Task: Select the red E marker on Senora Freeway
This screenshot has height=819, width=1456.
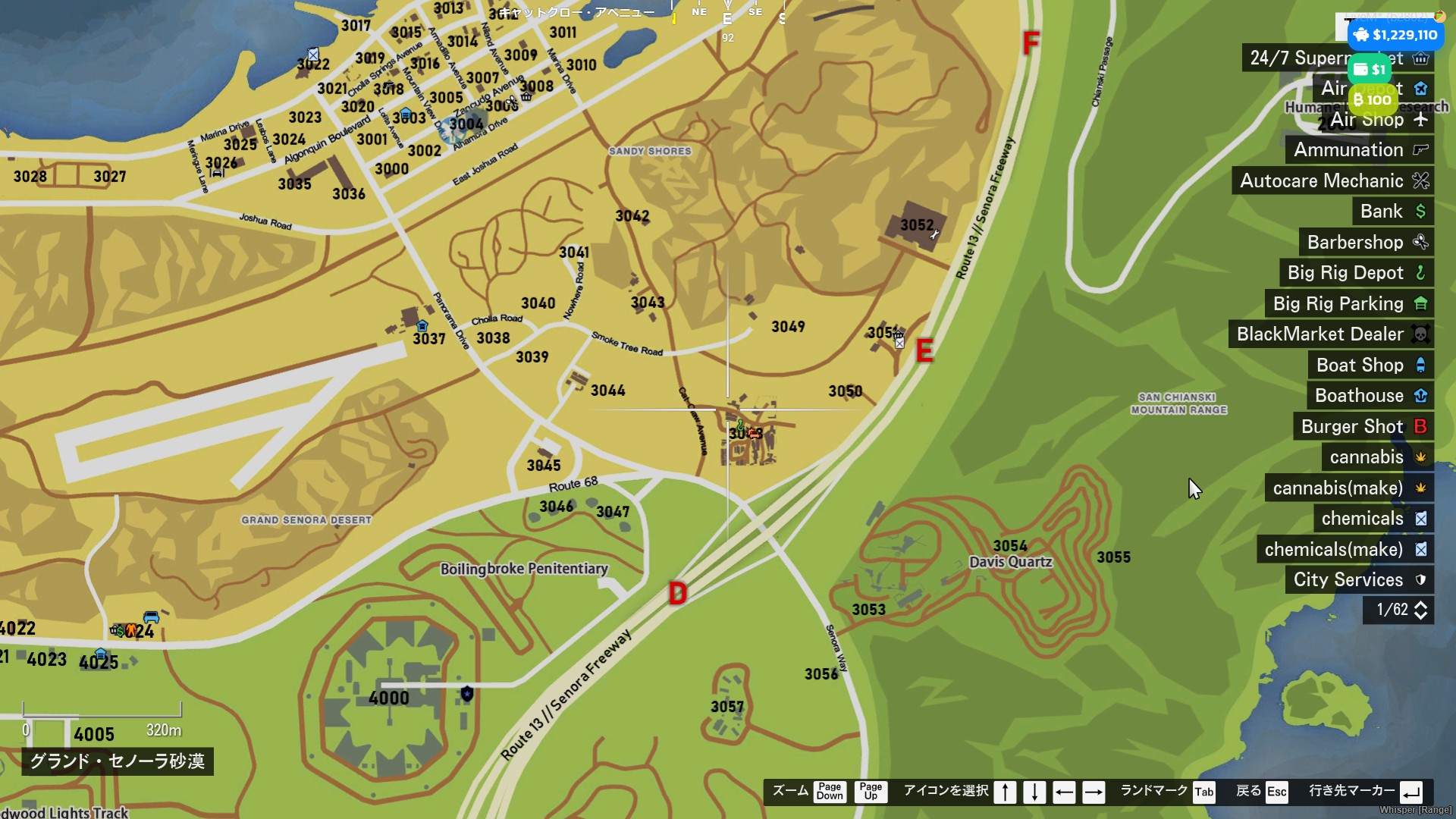Action: [924, 351]
